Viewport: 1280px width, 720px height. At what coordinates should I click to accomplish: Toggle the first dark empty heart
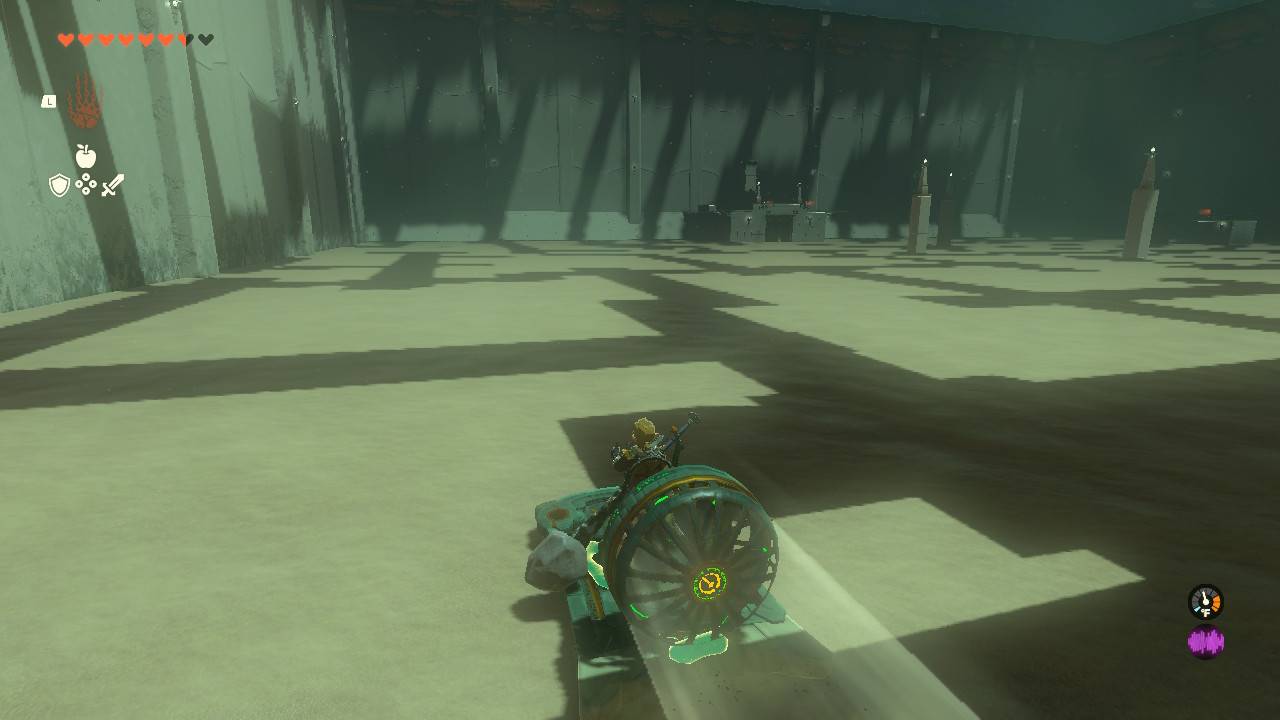click(x=190, y=38)
